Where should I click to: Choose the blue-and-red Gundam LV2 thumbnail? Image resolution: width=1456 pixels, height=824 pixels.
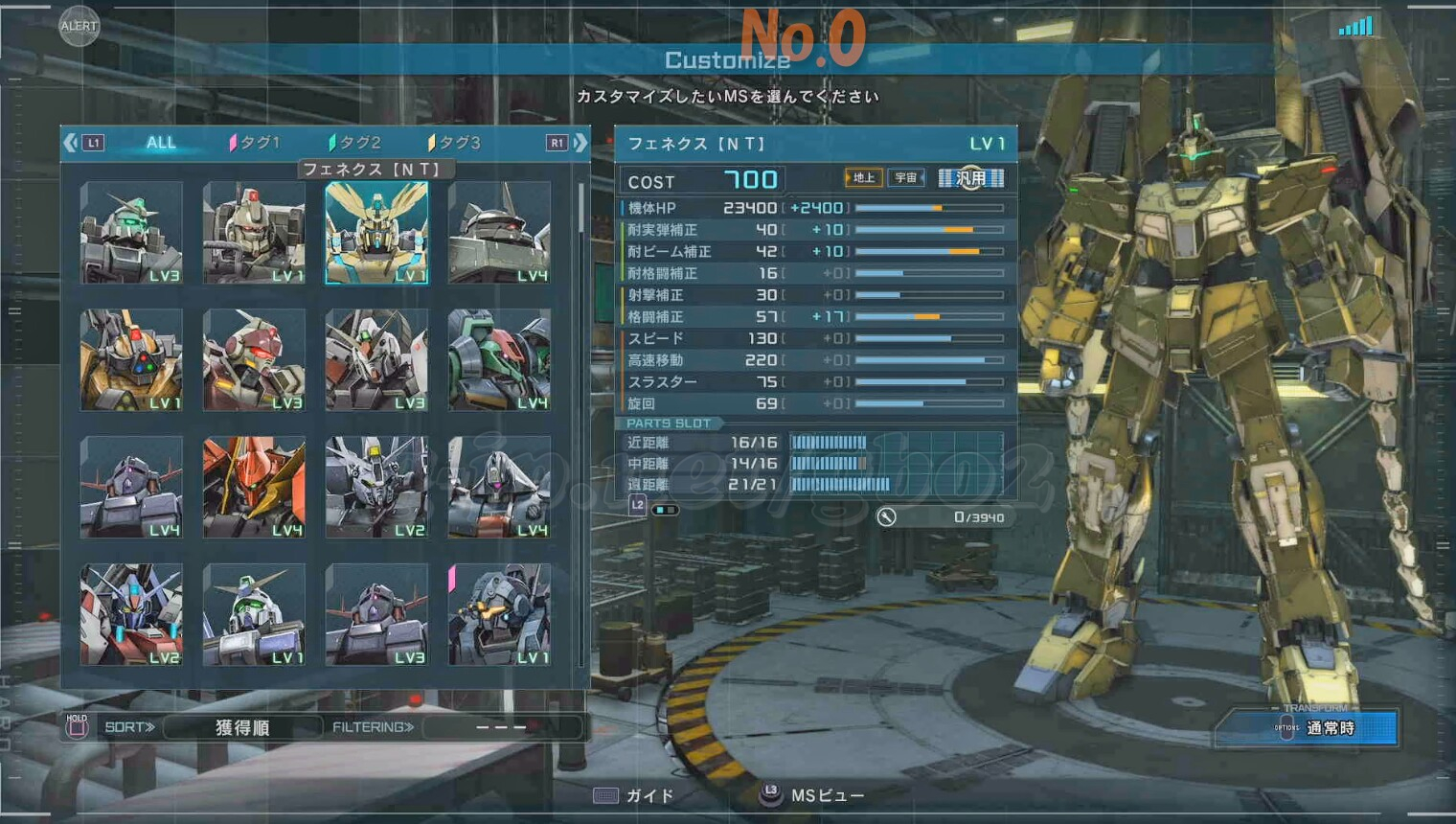(131, 614)
